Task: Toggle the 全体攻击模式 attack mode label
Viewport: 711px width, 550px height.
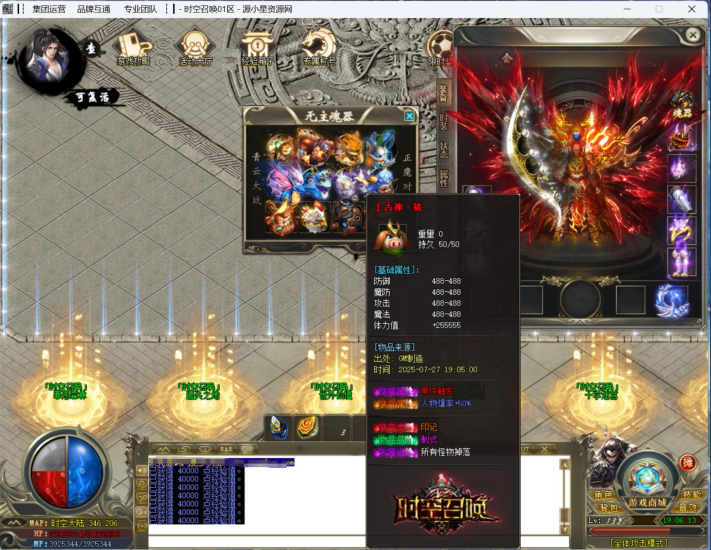Action: 641,542
